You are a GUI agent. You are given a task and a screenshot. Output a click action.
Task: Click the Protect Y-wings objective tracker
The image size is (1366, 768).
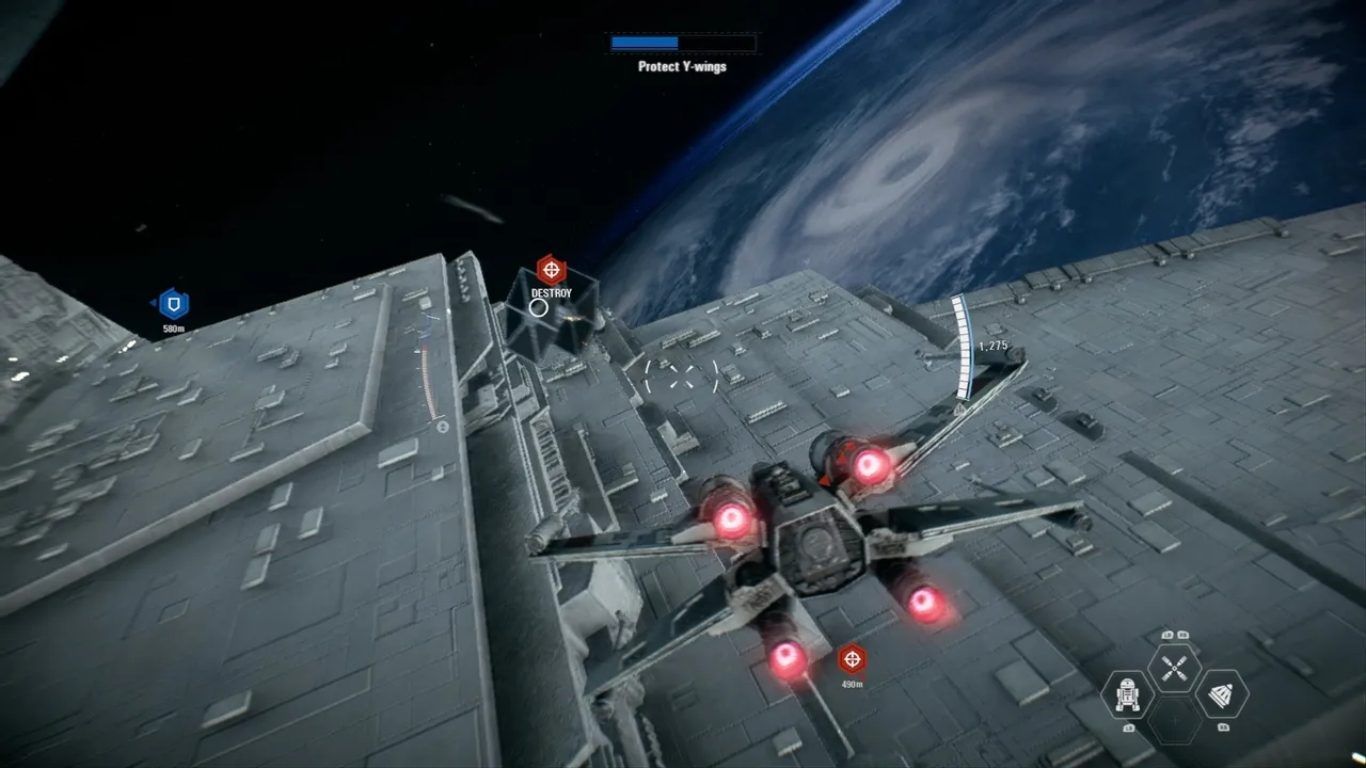tap(683, 54)
